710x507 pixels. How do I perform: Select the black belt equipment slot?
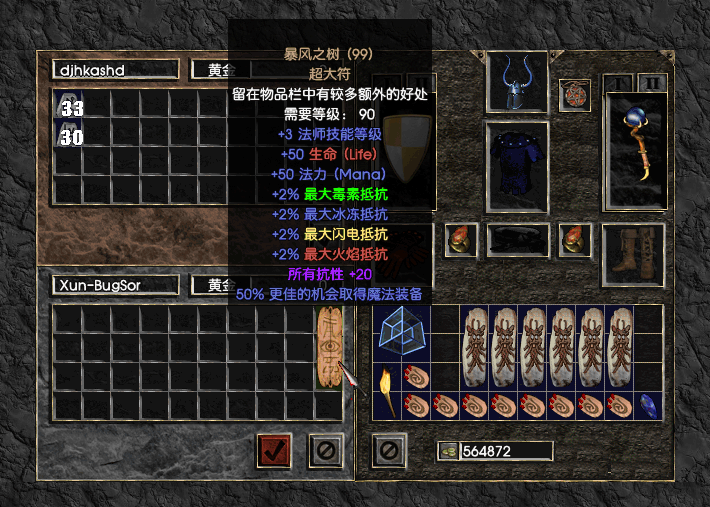(517, 241)
